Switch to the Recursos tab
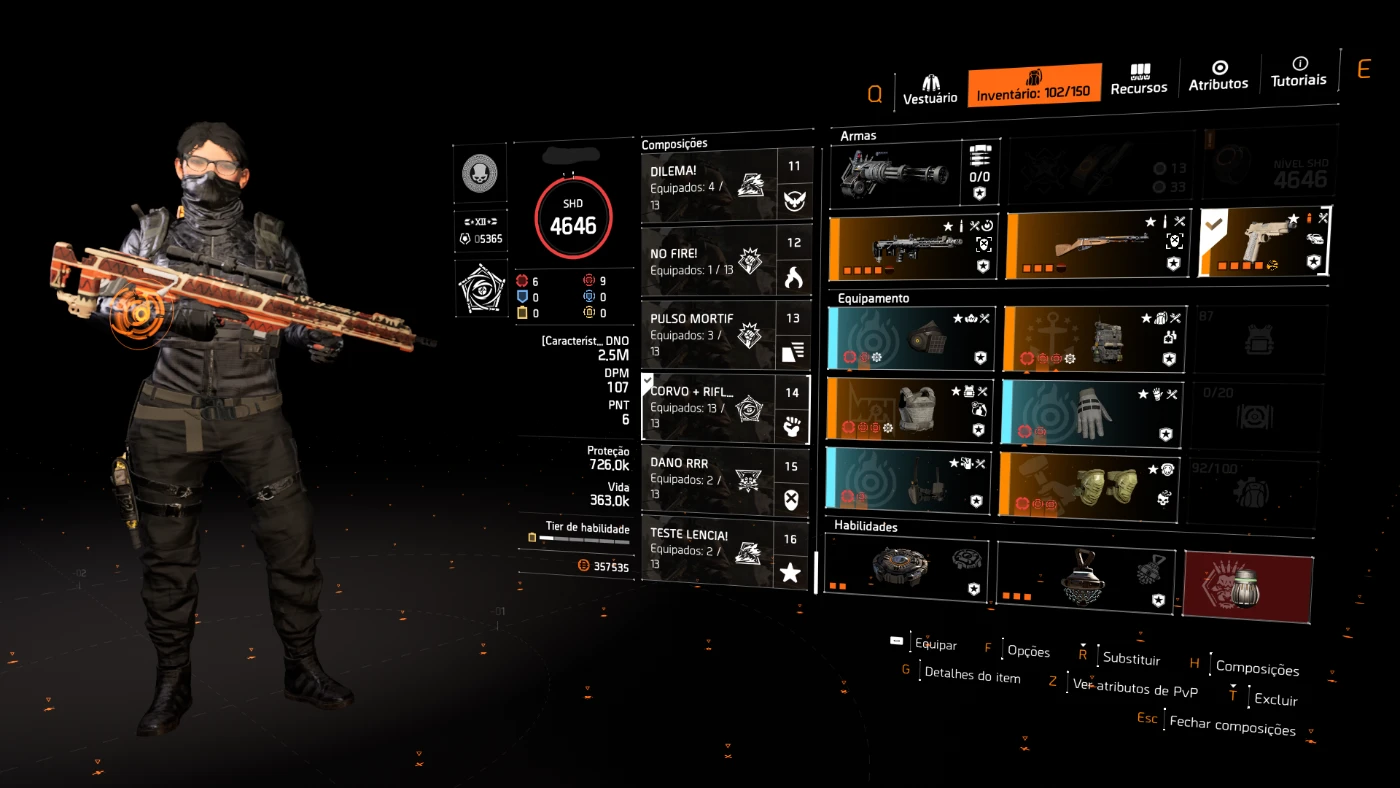Viewport: 1400px width, 788px height. 1139,80
